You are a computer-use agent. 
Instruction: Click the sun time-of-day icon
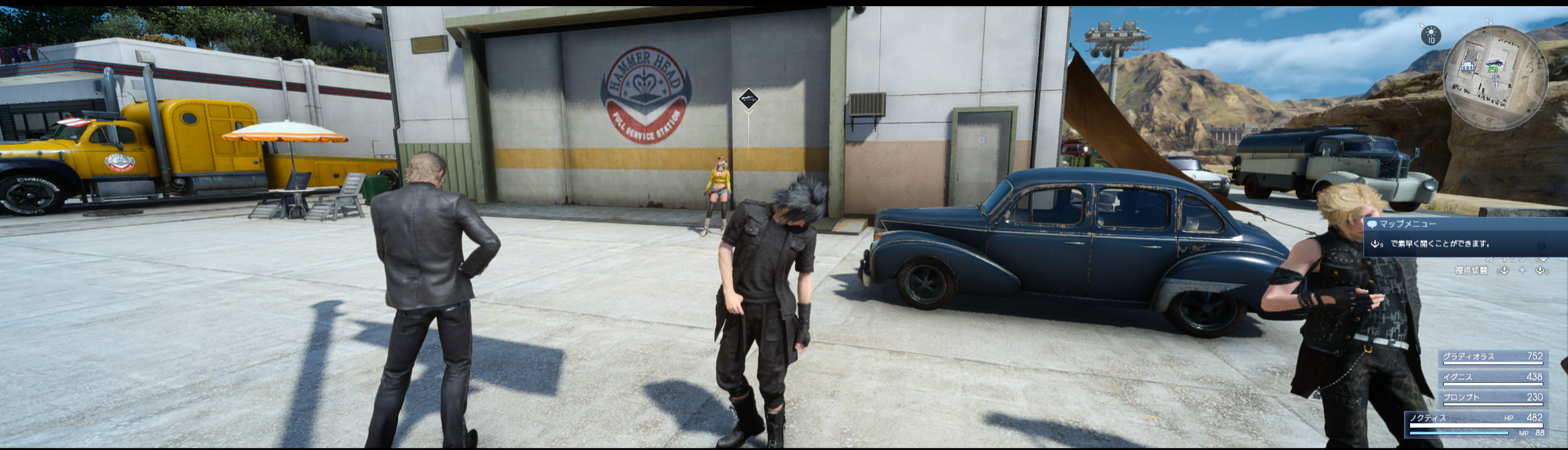click(1431, 34)
